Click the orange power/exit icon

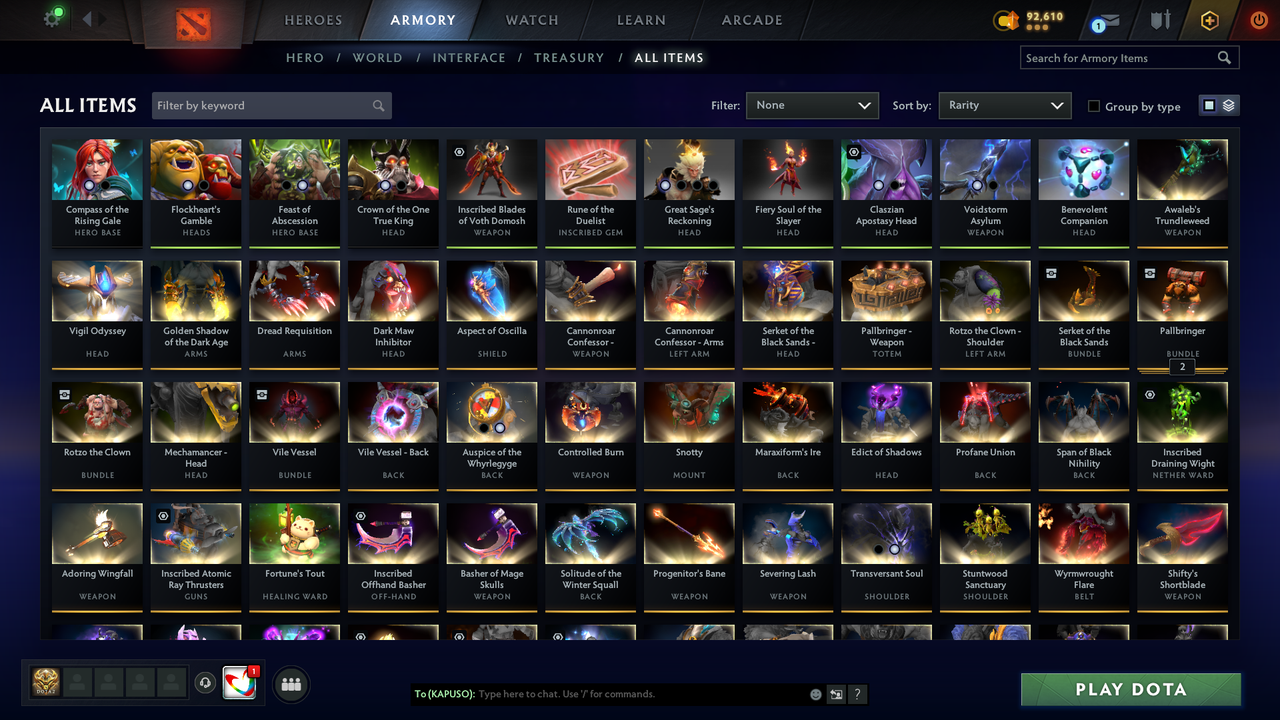pos(1257,20)
